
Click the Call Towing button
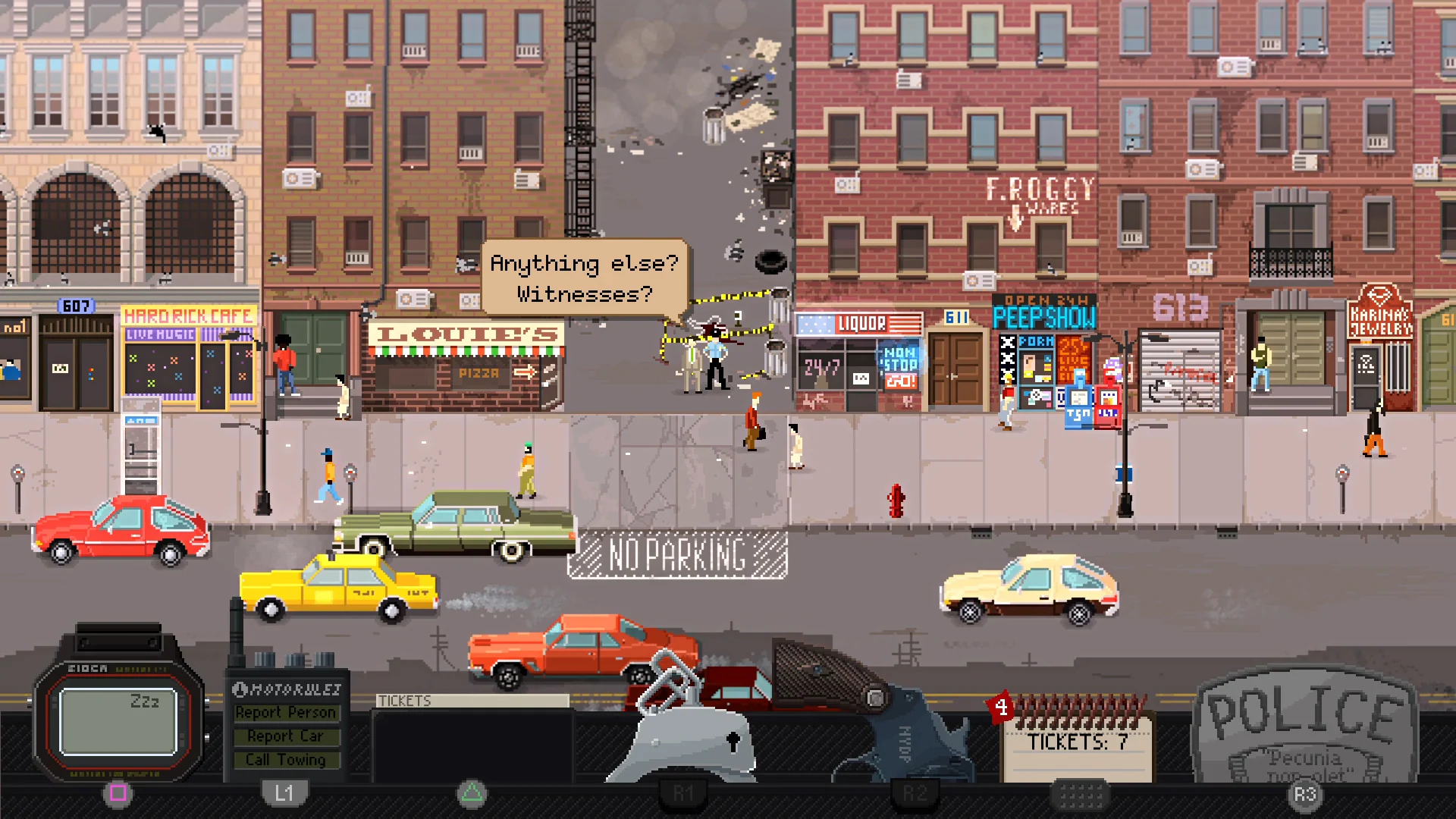pyautogui.click(x=287, y=759)
